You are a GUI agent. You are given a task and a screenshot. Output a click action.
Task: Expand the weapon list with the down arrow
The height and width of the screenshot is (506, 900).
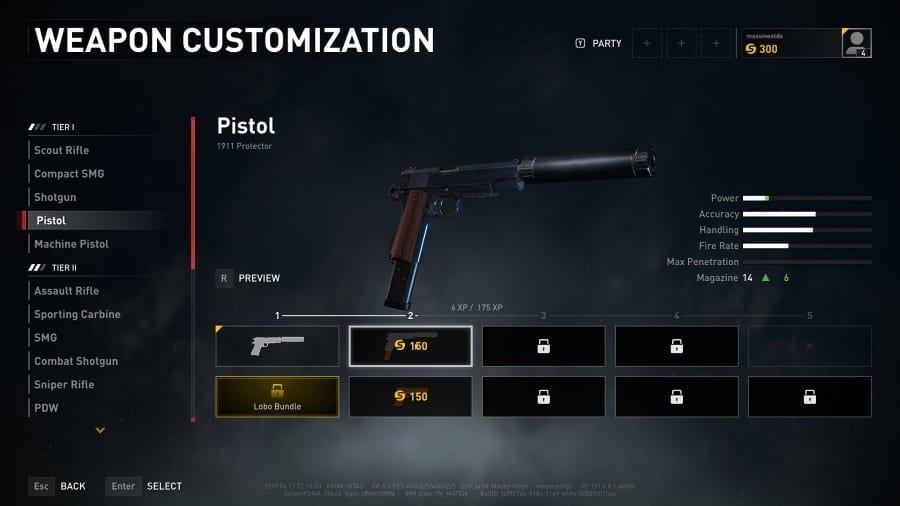point(100,430)
